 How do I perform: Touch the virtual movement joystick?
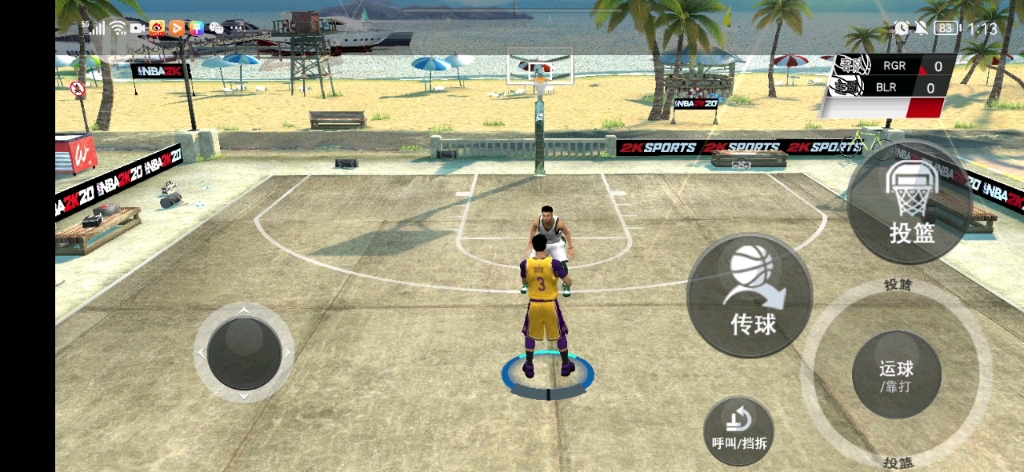pyautogui.click(x=243, y=352)
